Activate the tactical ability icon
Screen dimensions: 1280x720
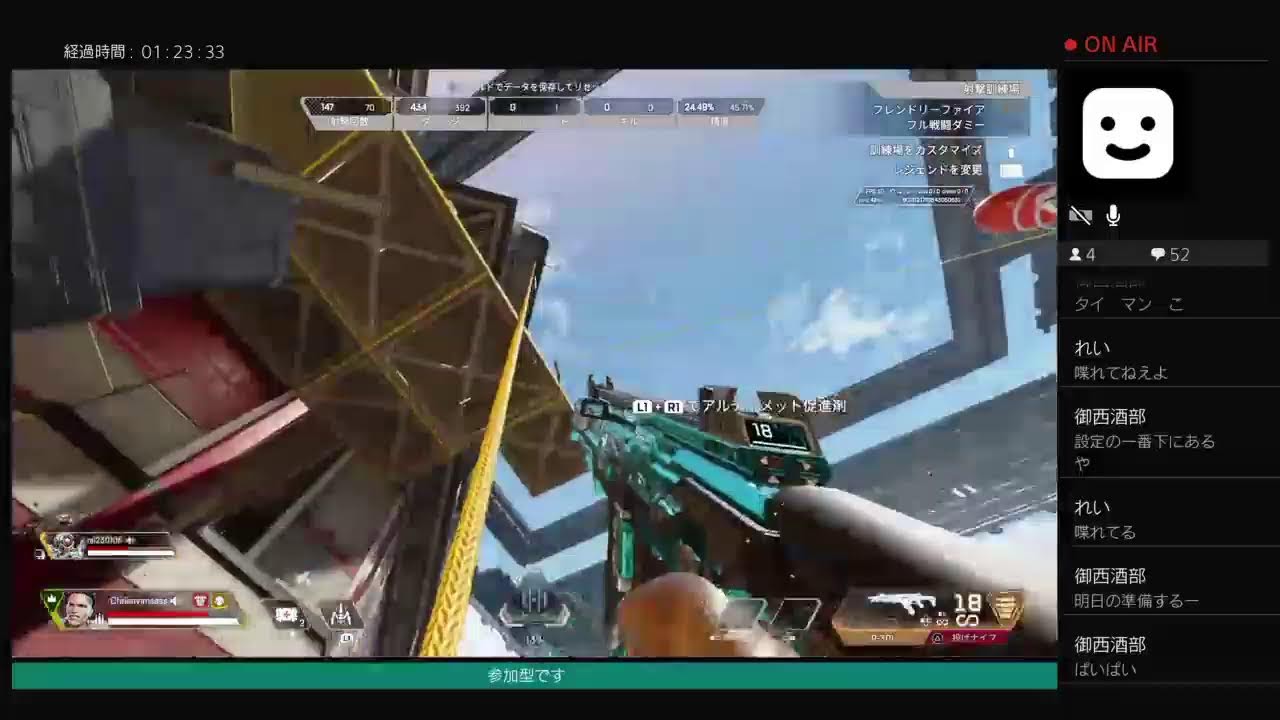[340, 613]
